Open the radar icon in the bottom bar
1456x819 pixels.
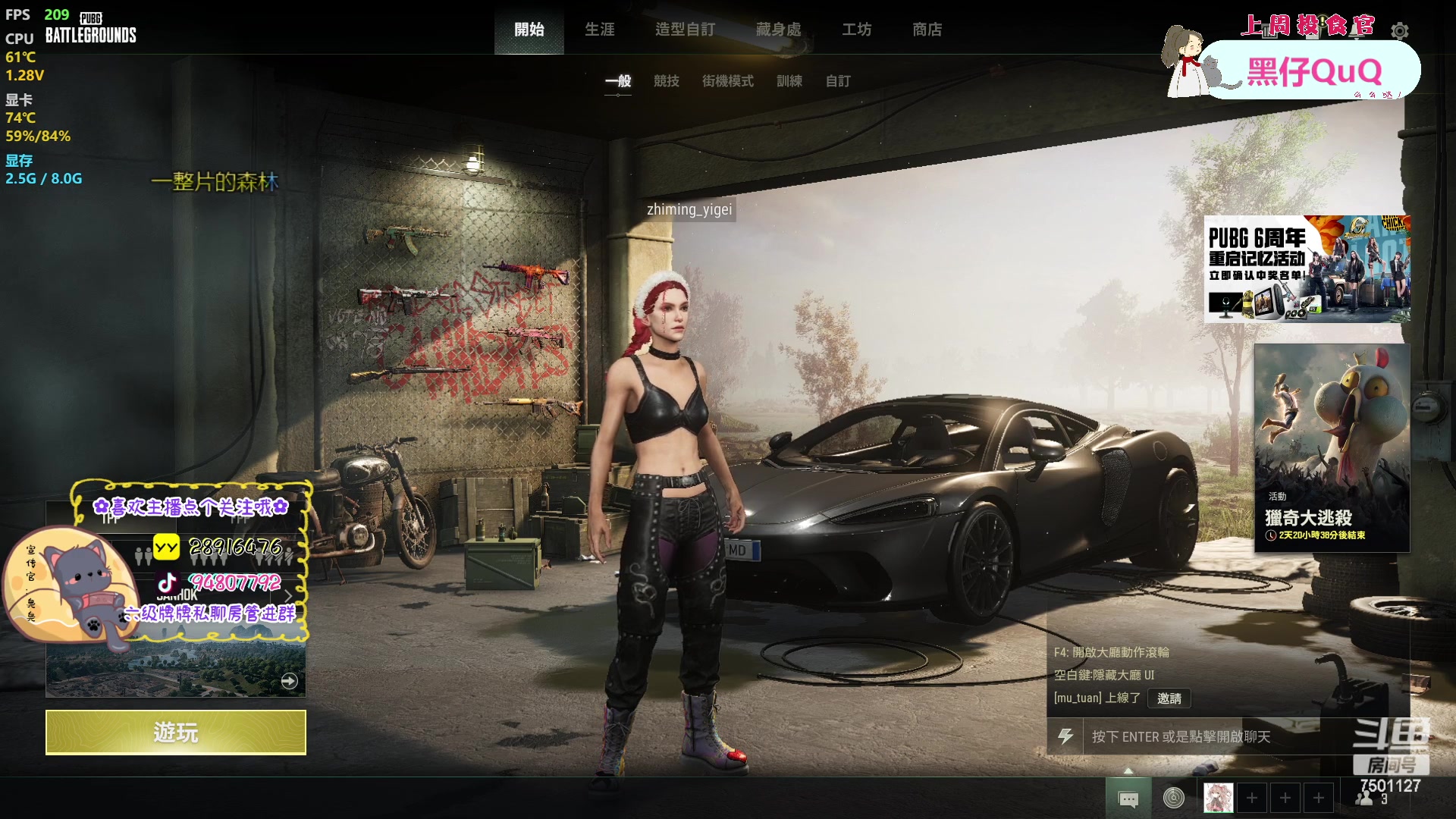(1173, 798)
